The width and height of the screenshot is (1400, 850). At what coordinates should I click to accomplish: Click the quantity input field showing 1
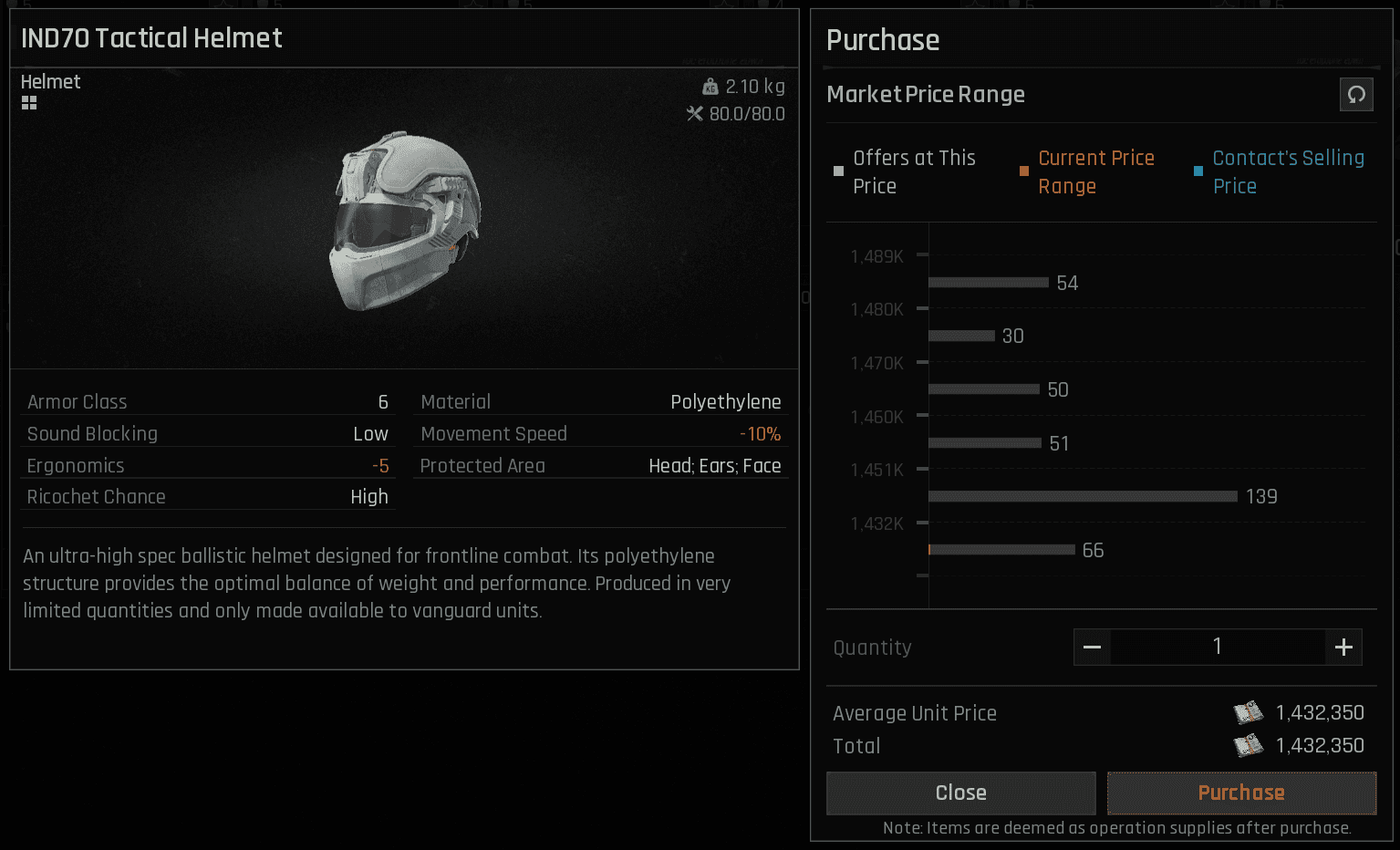(x=1217, y=647)
